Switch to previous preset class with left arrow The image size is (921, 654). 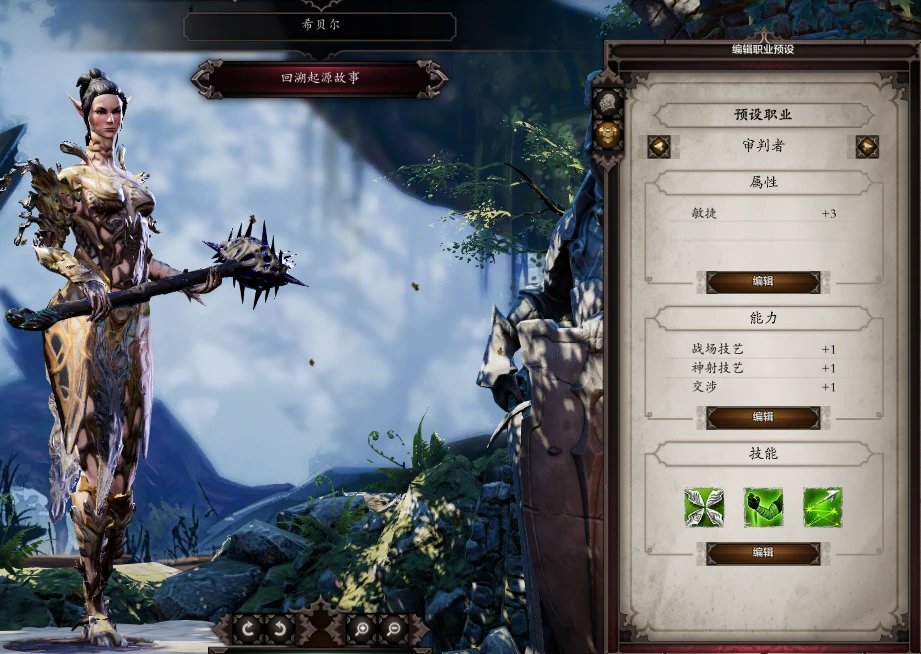pyautogui.click(x=658, y=147)
